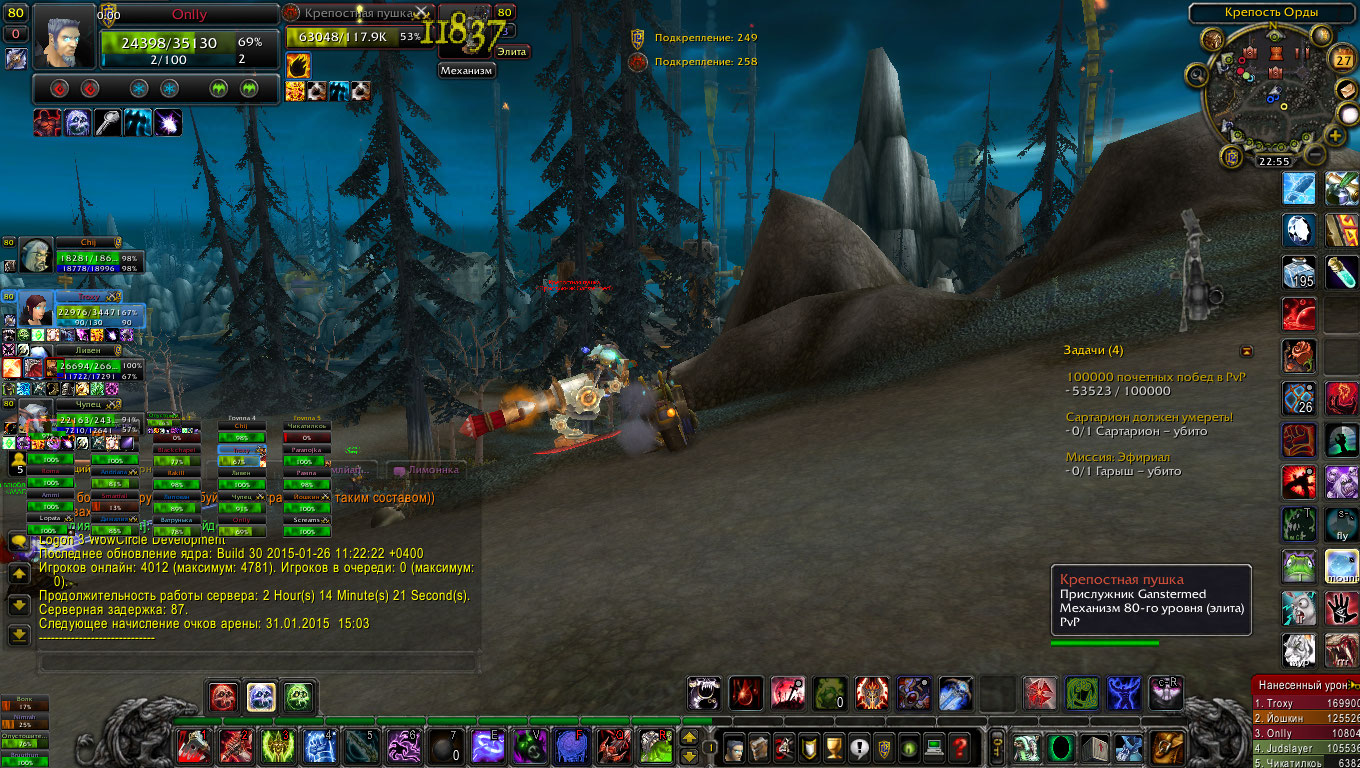Open the keyring button
Screen dimensions: 1360x768
coord(996,746)
